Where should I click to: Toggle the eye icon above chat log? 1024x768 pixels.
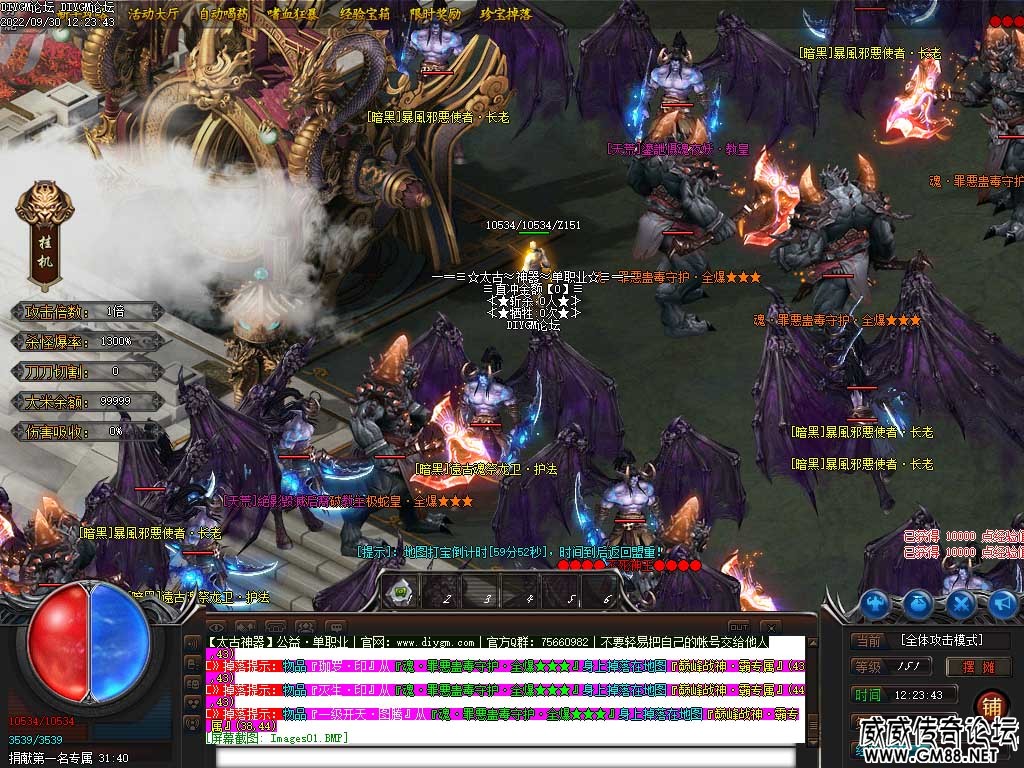point(216,626)
